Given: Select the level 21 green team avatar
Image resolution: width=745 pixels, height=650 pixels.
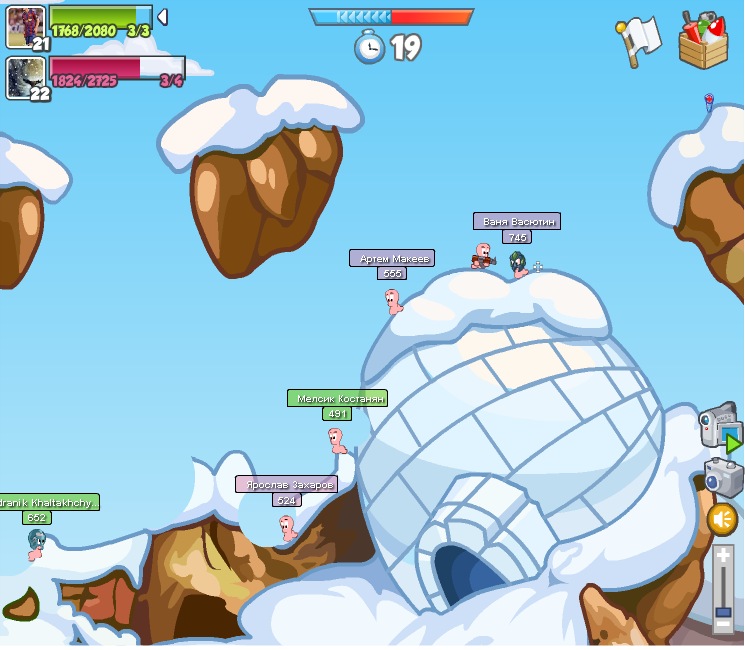Looking at the screenshot, I should tap(25, 26).
